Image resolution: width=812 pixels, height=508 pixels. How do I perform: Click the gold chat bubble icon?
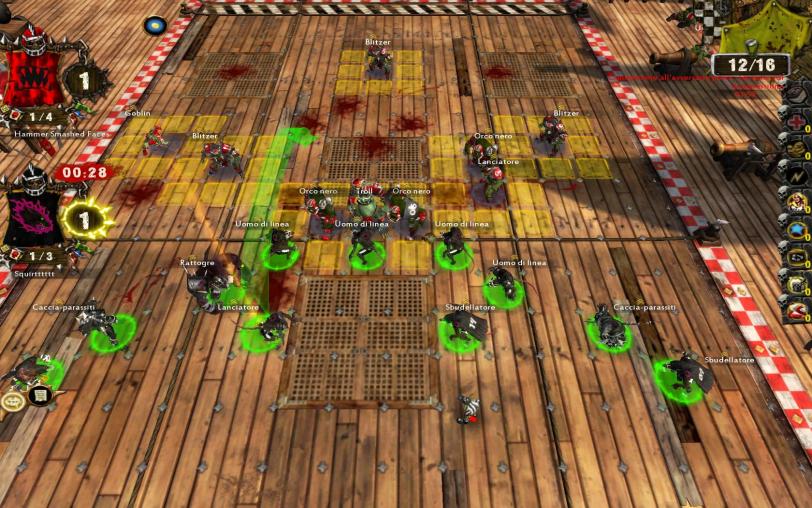(x=14, y=402)
